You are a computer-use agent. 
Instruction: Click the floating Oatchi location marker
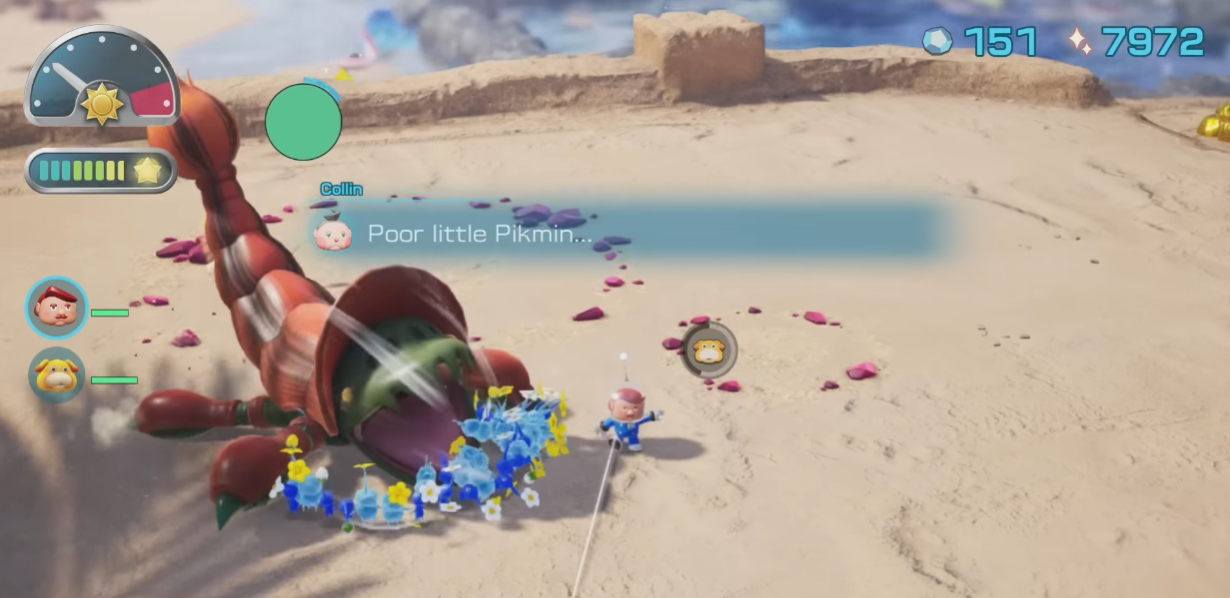point(709,350)
